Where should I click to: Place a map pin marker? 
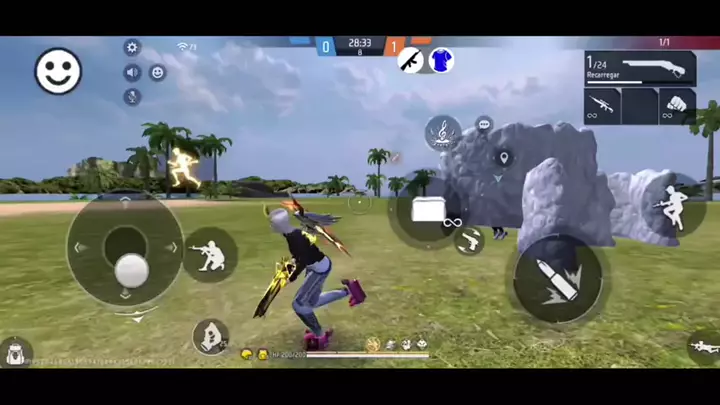[x=503, y=158]
